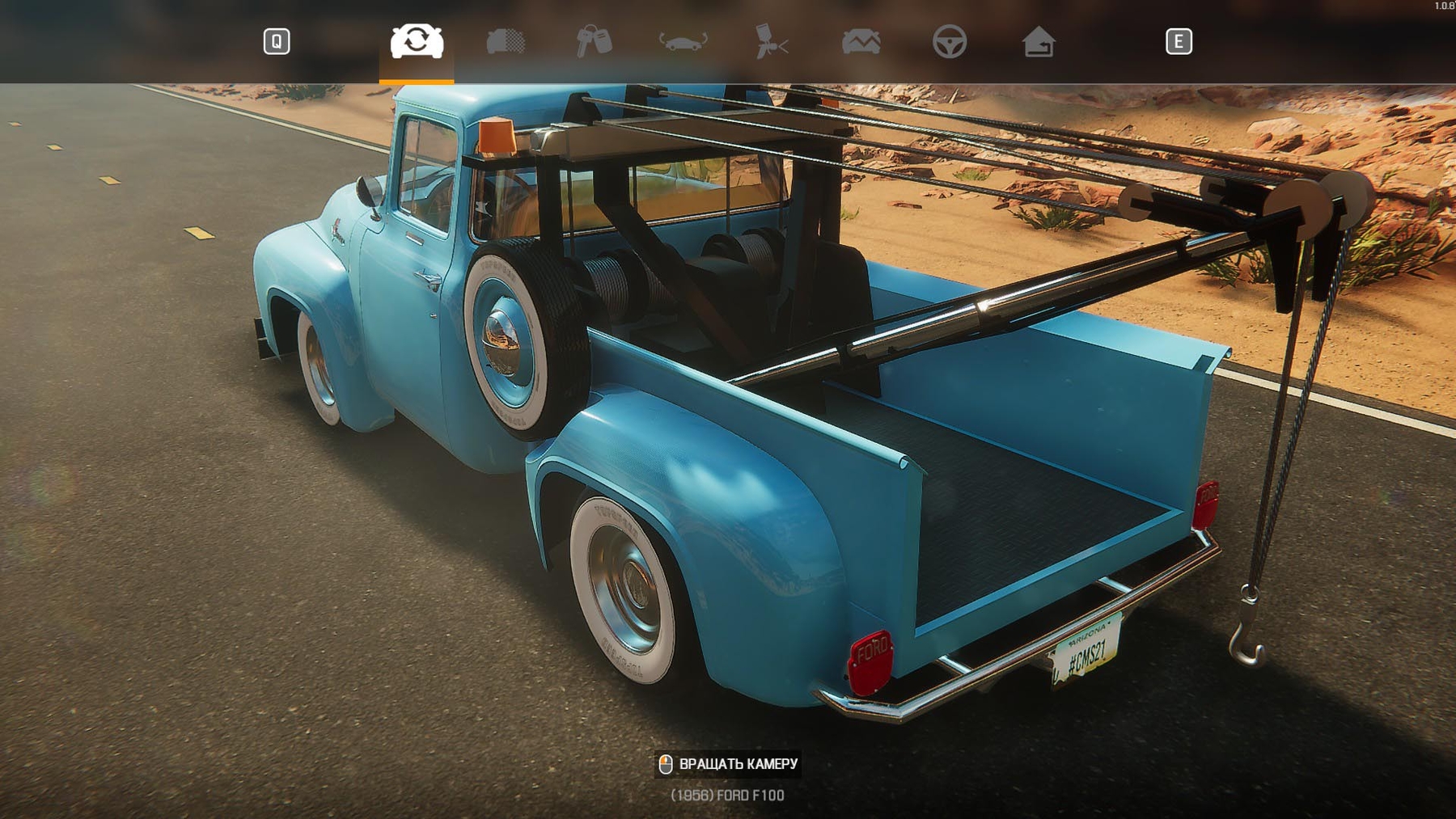Viewport: 1456px width, 819px height.
Task: Open the half-faded car body tab
Action: [x=506, y=41]
